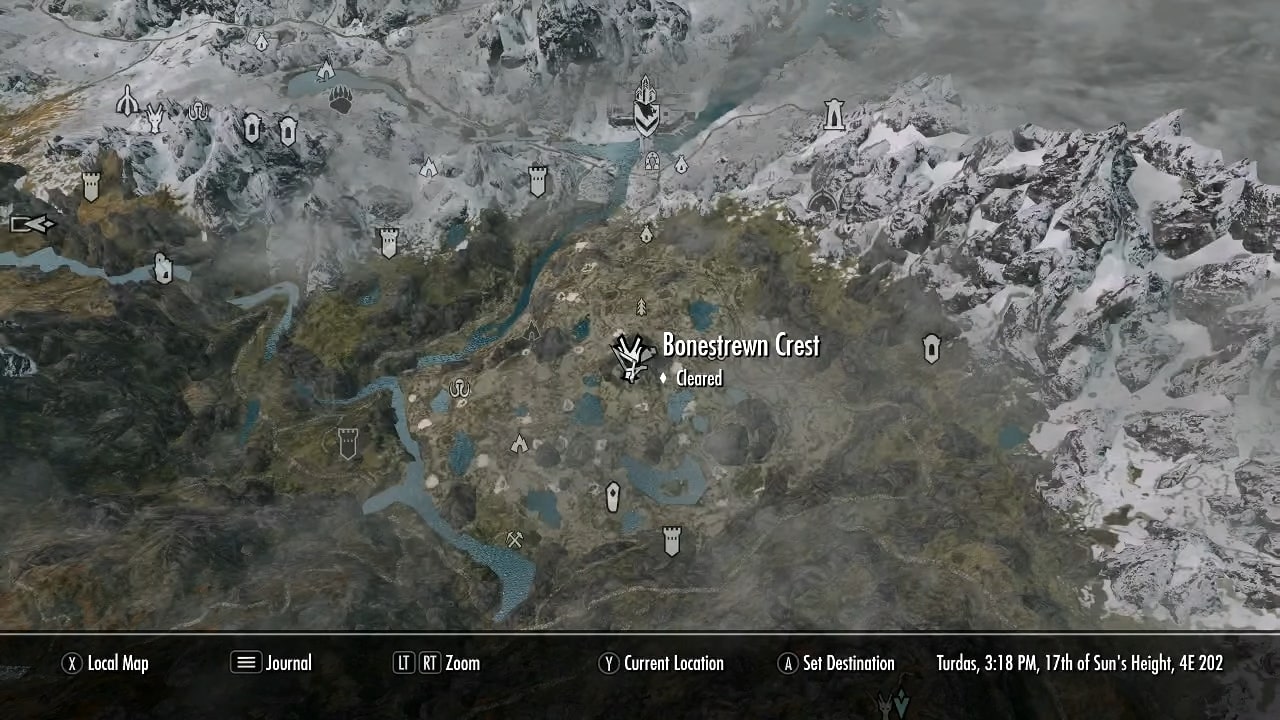The height and width of the screenshot is (720, 1280).
Task: Open the Journal
Action: [287, 663]
